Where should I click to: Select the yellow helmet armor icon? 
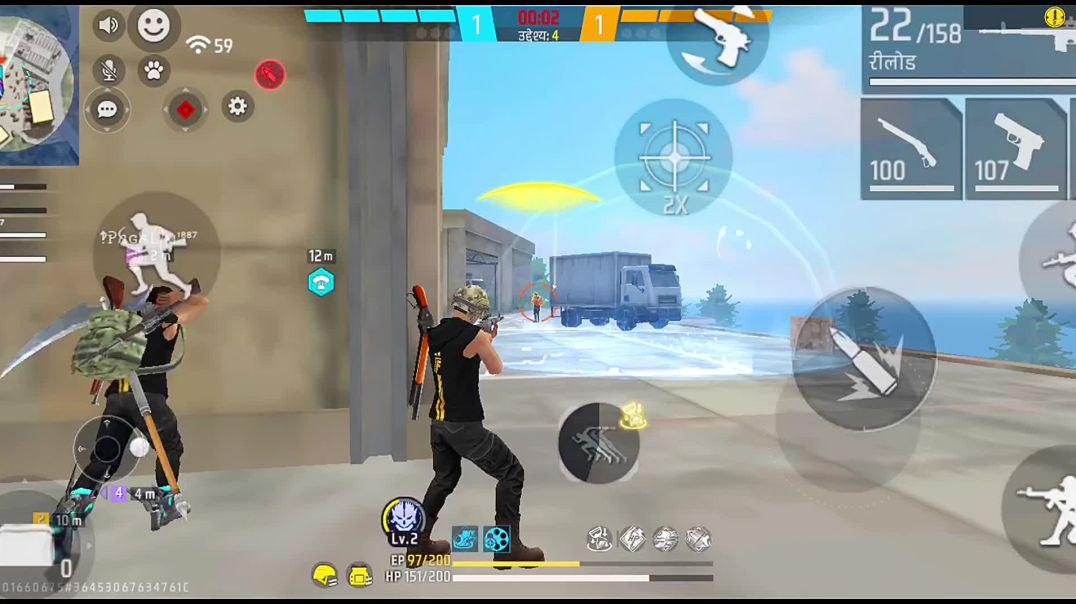tap(324, 575)
